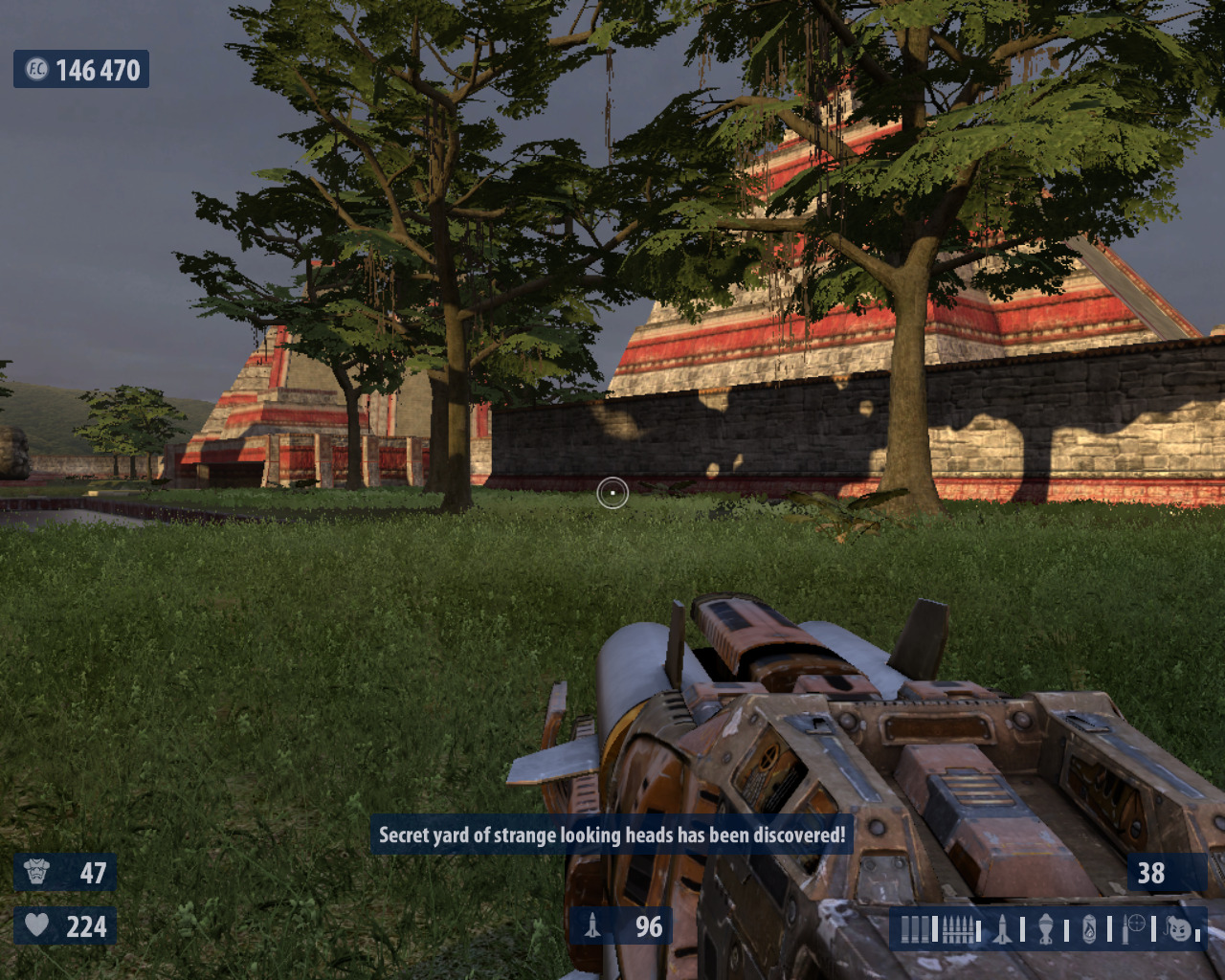Select the bullet belt ammo icon
The image size is (1225, 980).
click(x=958, y=928)
